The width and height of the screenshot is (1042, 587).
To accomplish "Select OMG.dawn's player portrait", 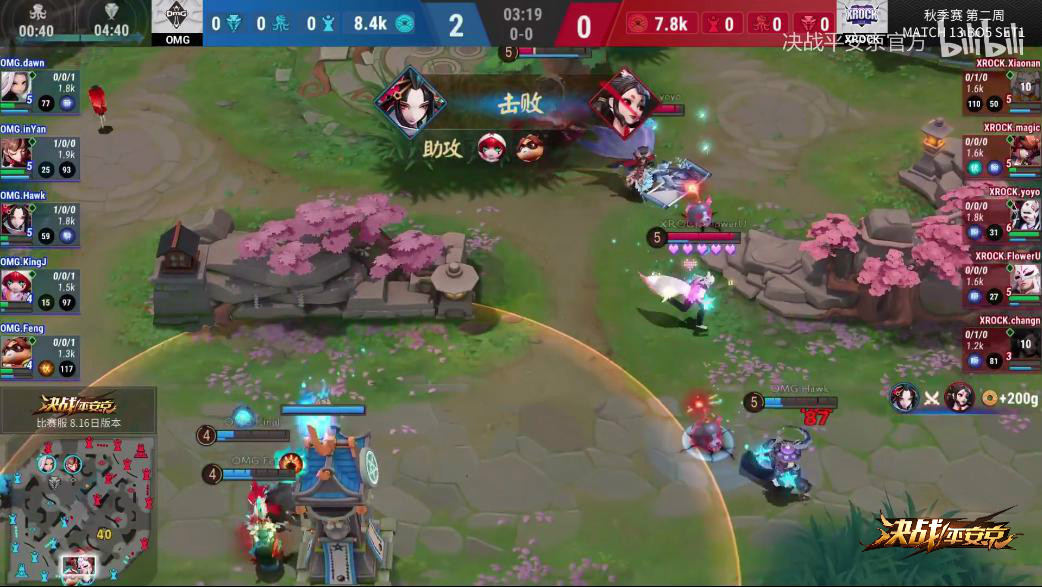I will point(16,87).
